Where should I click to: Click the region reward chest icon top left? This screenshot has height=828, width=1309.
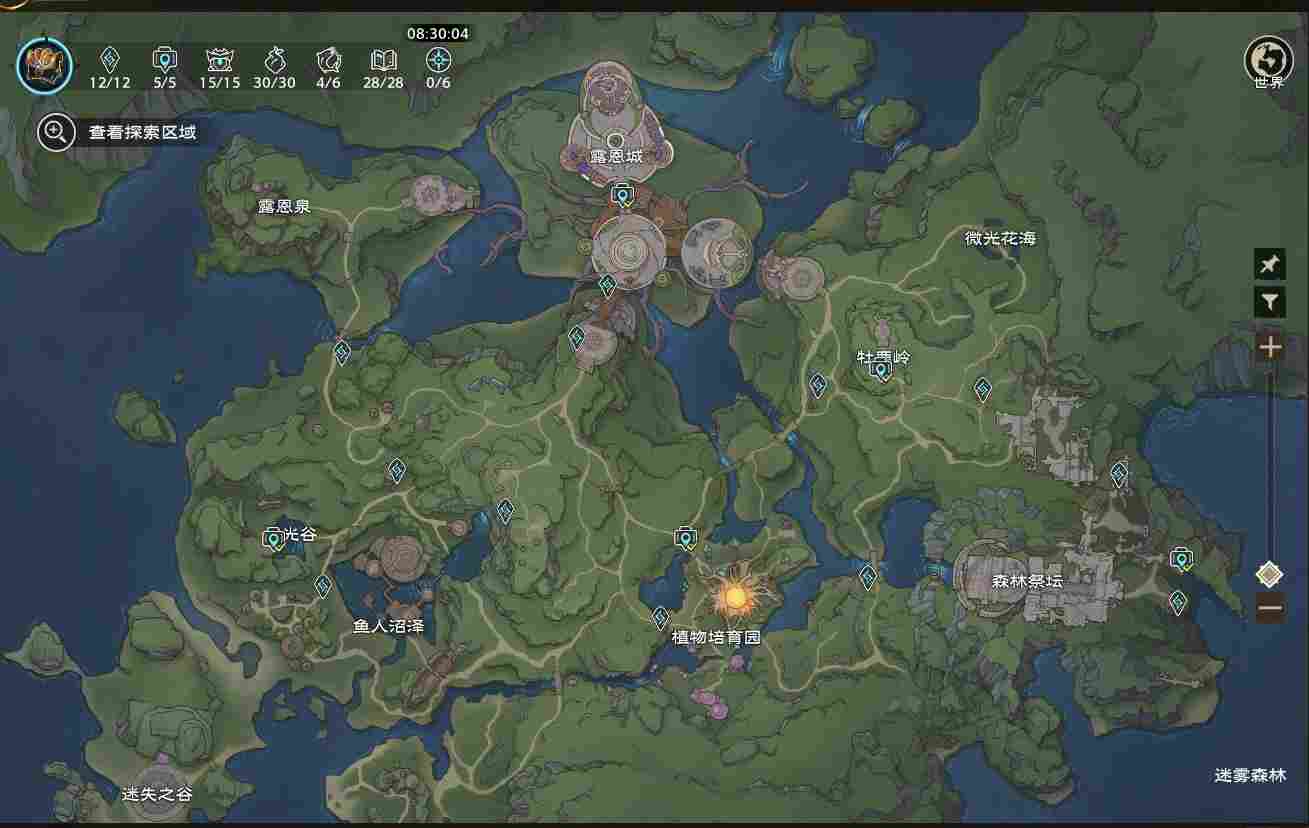(x=42, y=64)
